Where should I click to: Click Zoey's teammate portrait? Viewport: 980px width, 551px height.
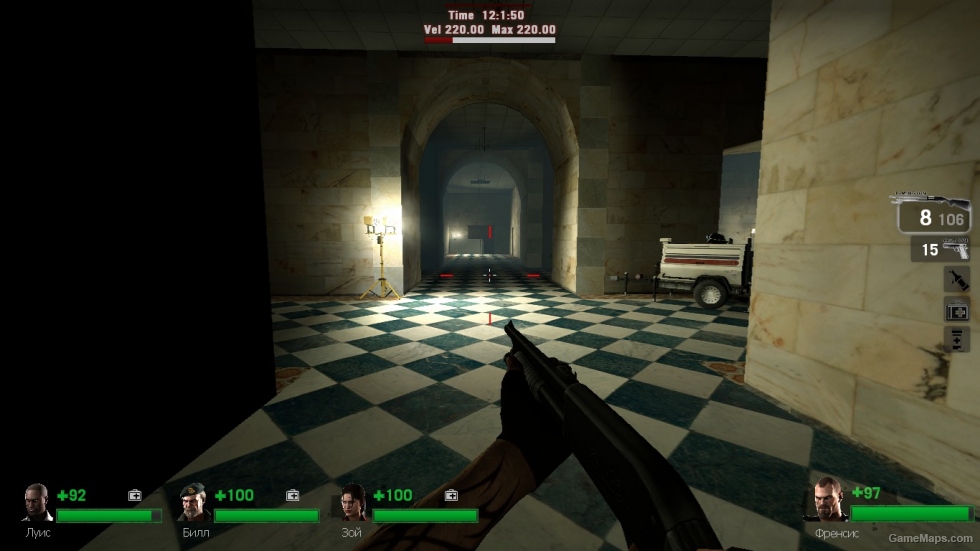353,503
